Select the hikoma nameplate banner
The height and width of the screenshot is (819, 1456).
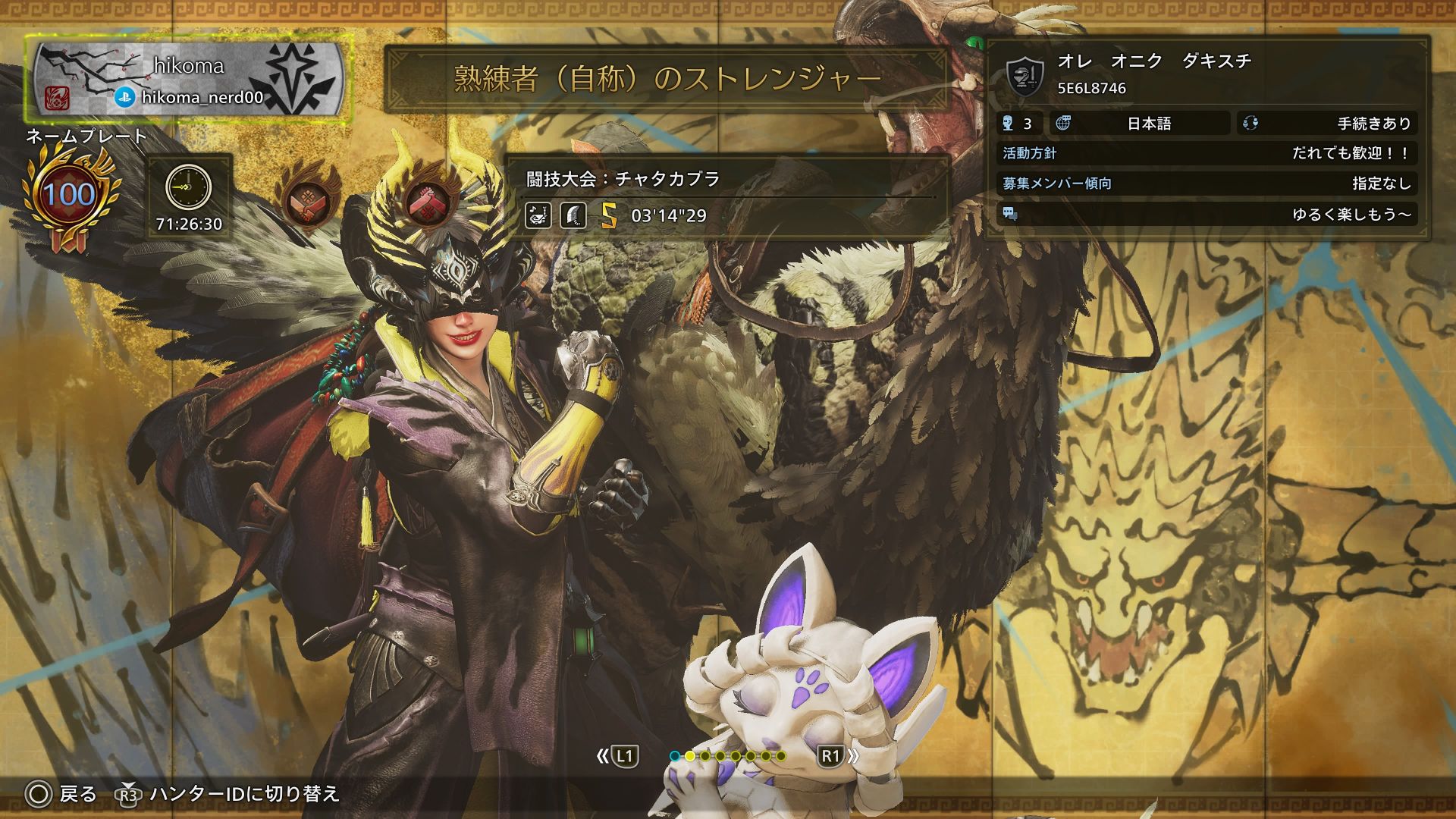coord(187,80)
